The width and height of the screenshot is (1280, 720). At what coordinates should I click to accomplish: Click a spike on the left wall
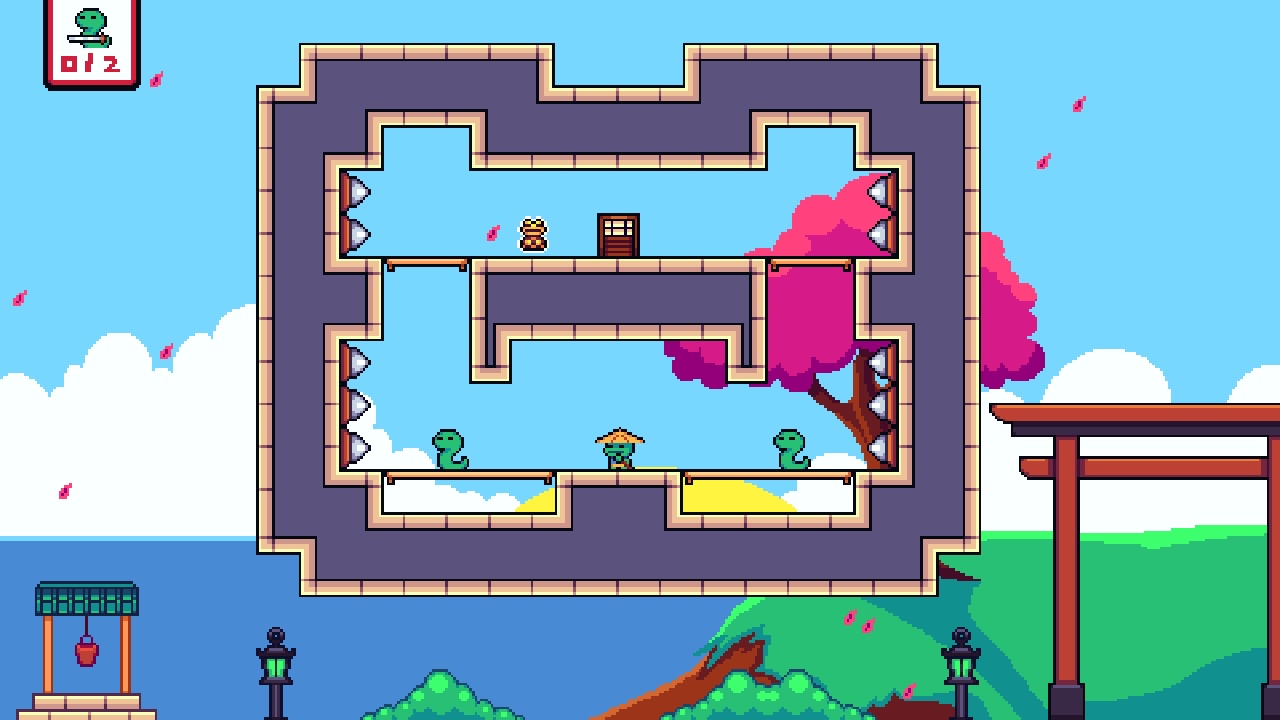coord(355,190)
